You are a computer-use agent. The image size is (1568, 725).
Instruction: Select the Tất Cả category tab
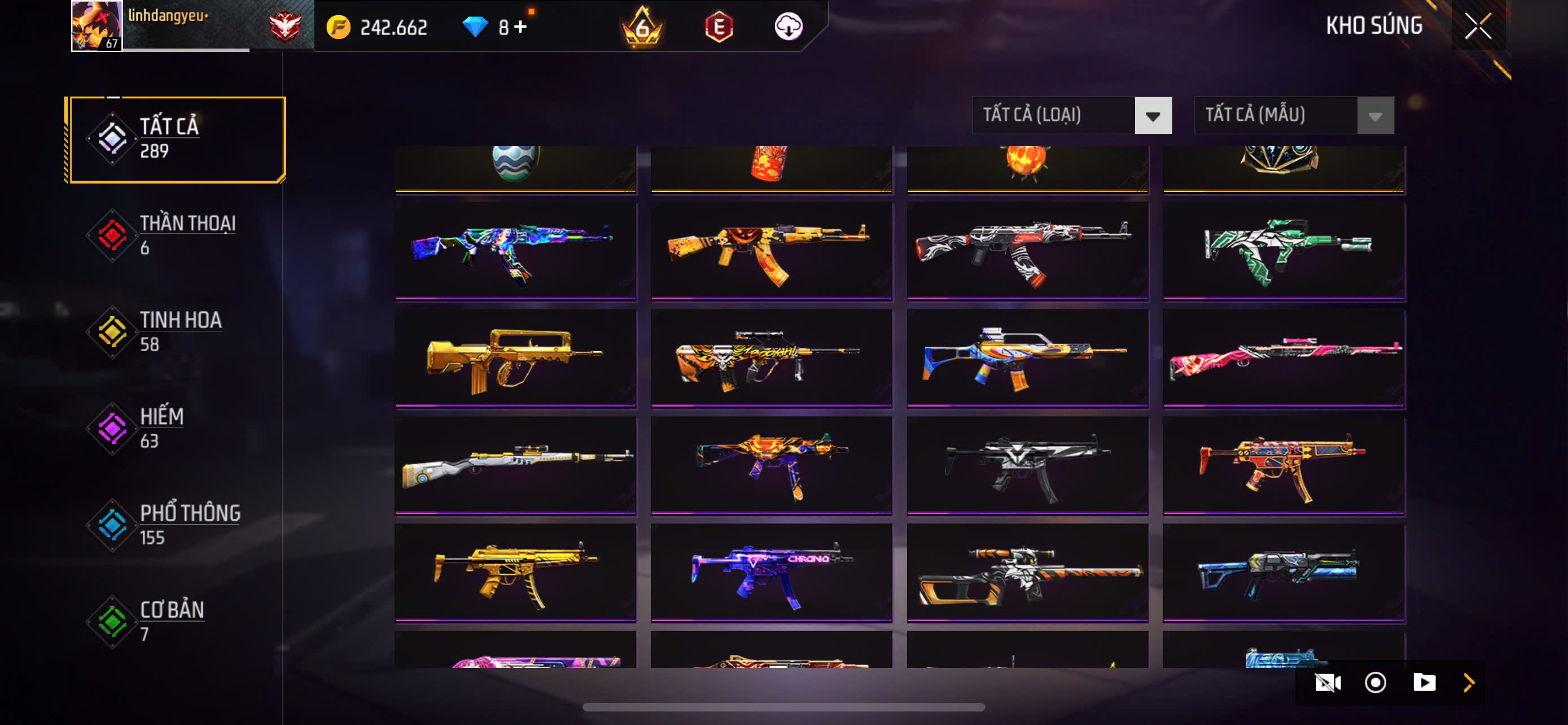click(x=177, y=139)
